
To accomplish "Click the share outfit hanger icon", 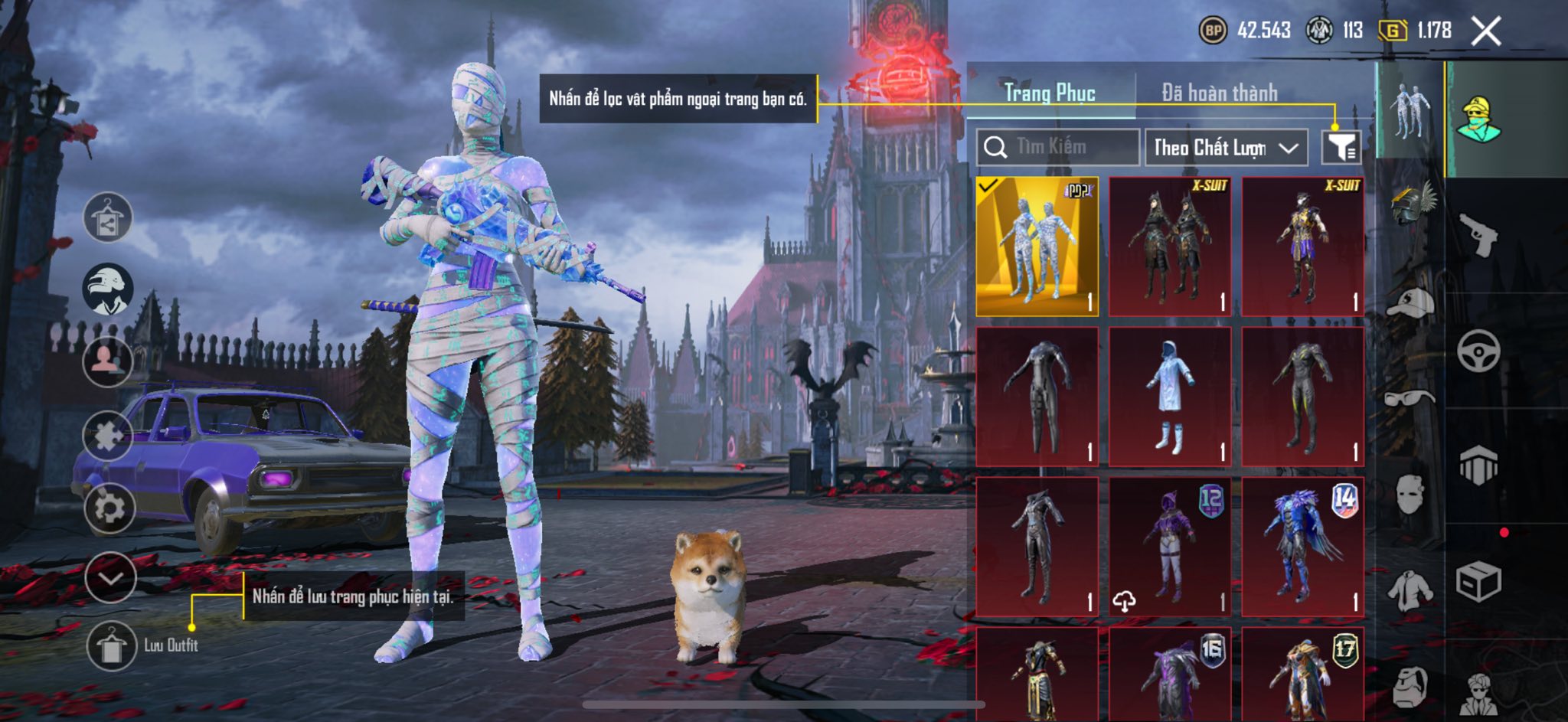I will pyautogui.click(x=108, y=217).
